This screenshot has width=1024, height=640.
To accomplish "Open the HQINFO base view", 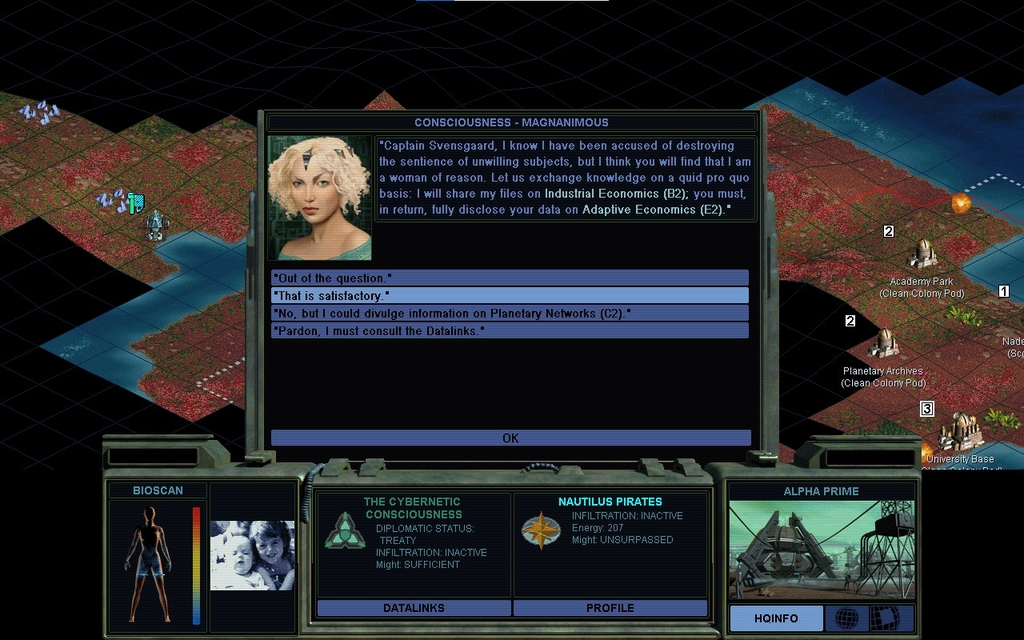I will [776, 618].
